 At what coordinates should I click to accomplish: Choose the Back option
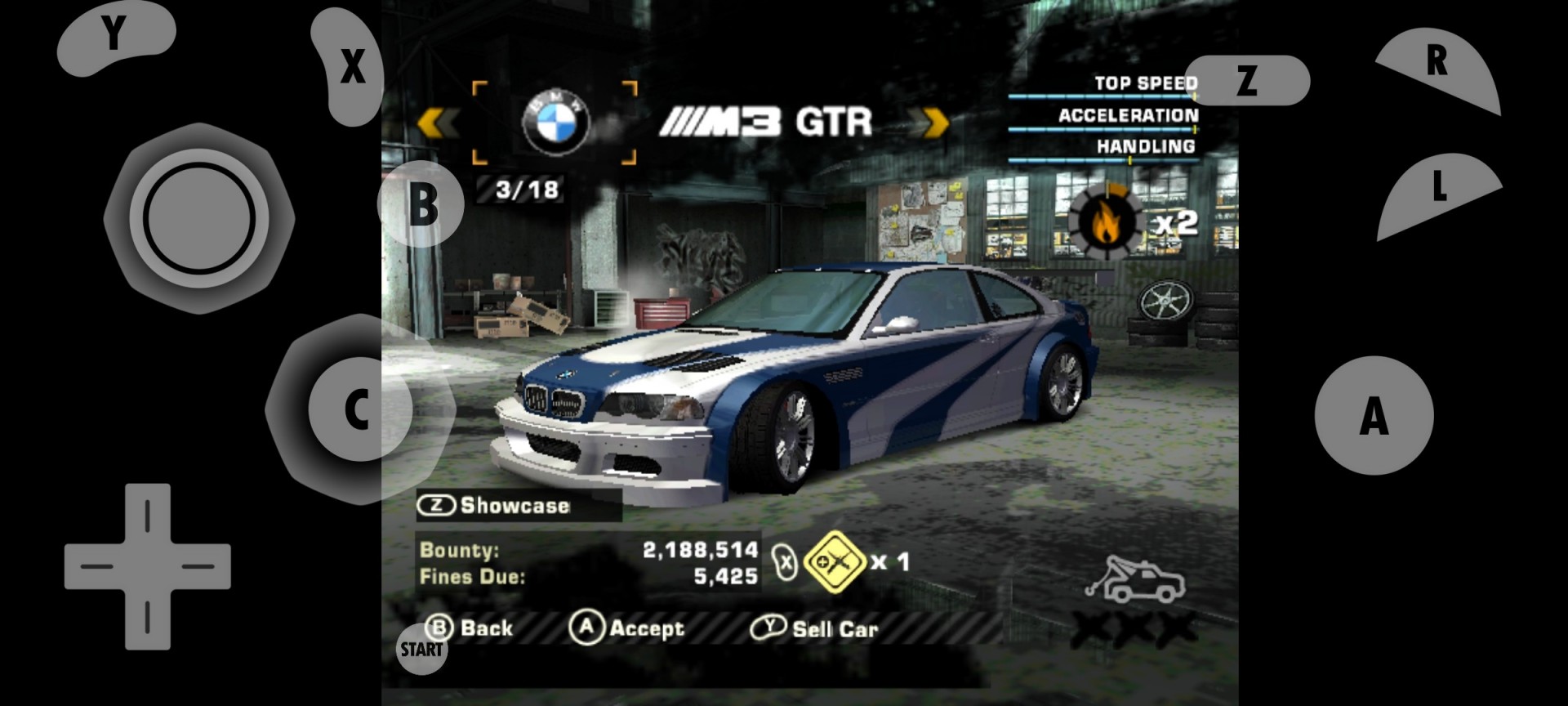470,628
